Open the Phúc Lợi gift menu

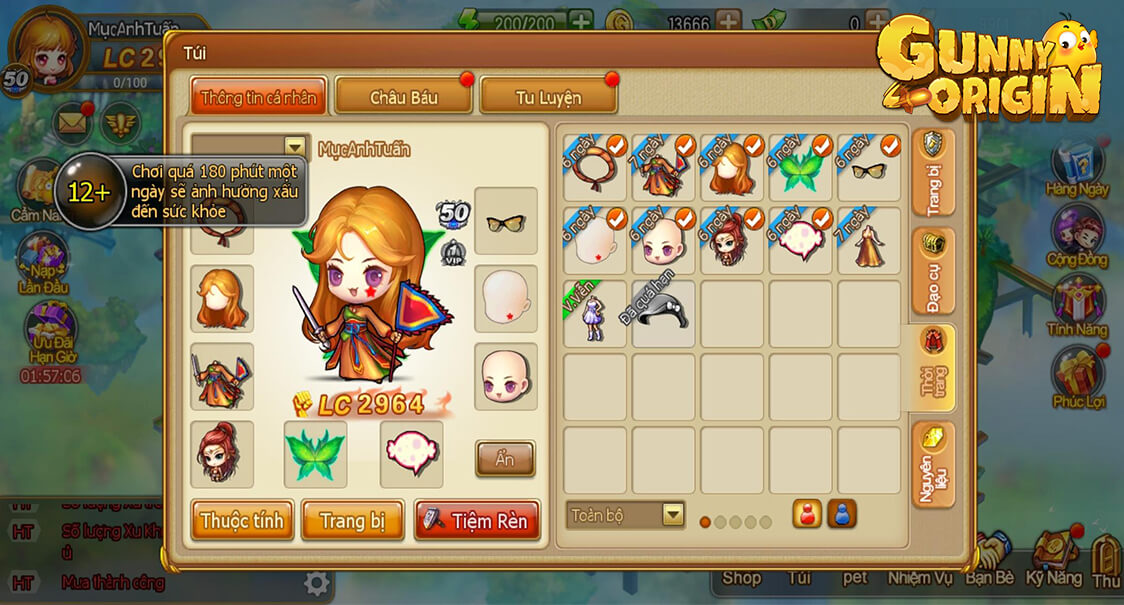click(1077, 373)
